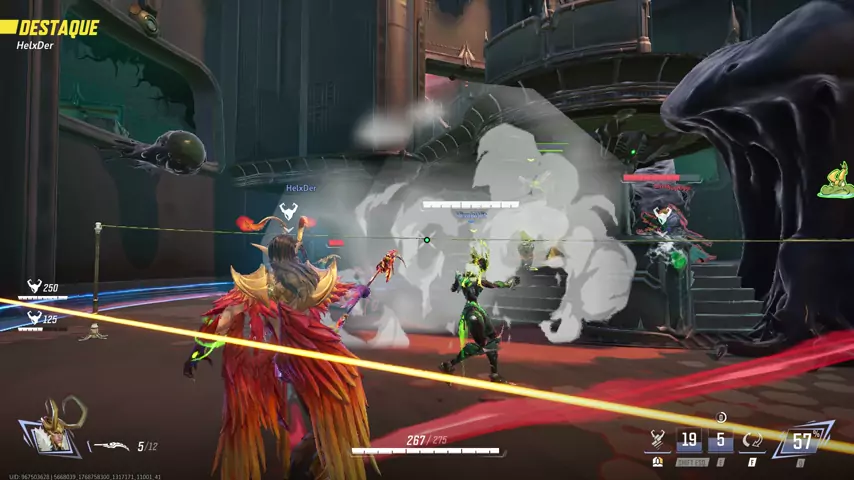Click the ultimate charge 57% diamond
854x480 pixels.
801,438
